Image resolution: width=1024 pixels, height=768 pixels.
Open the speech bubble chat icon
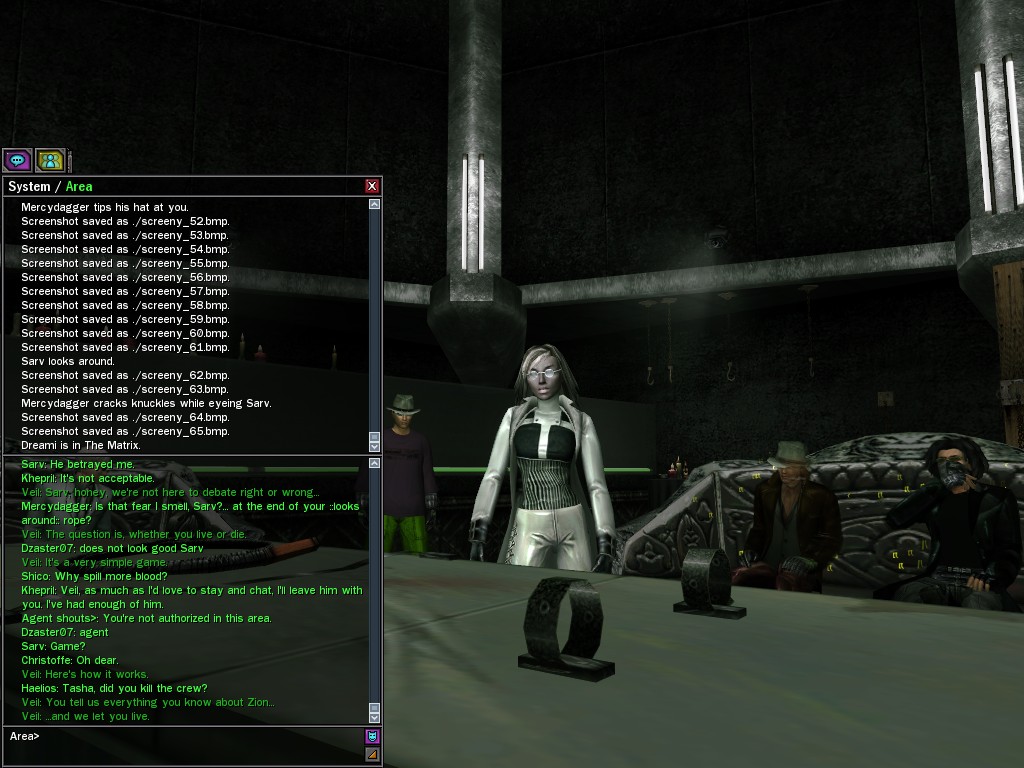(17, 160)
